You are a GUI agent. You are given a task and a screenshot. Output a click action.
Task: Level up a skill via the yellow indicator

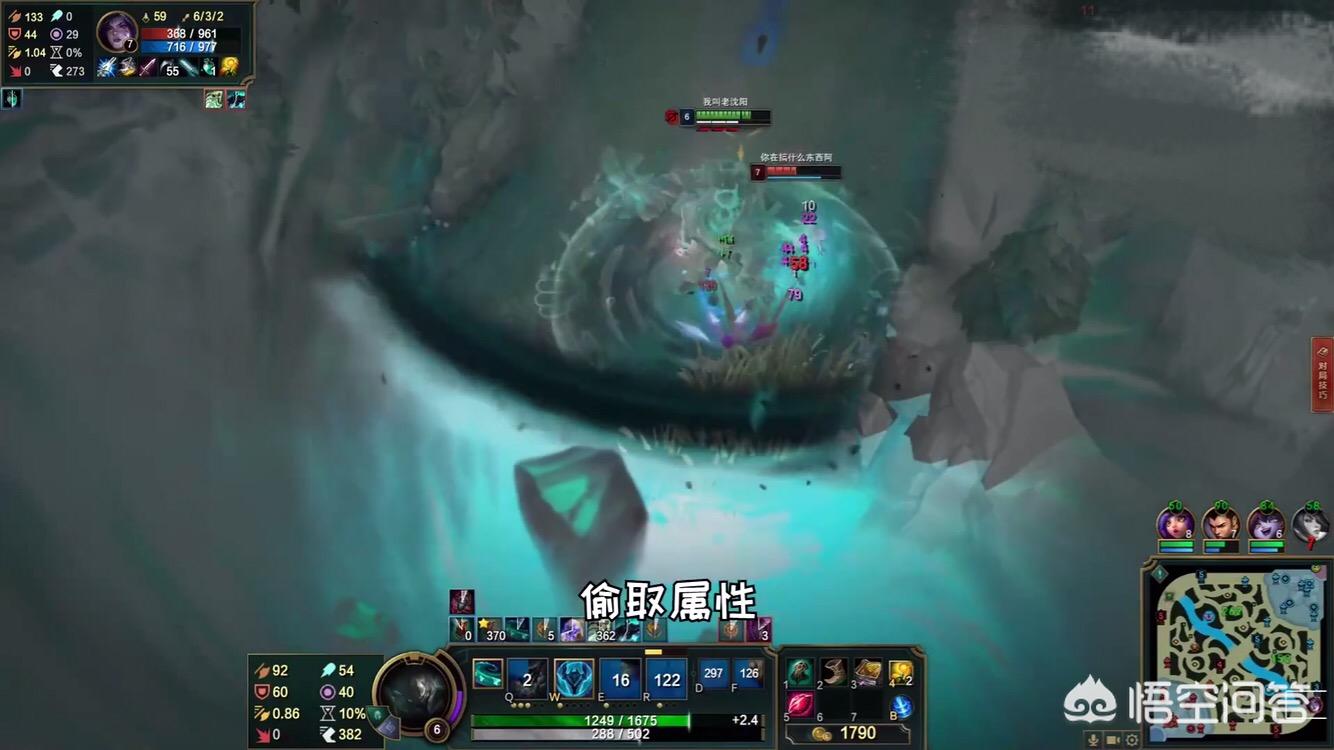pos(653,653)
